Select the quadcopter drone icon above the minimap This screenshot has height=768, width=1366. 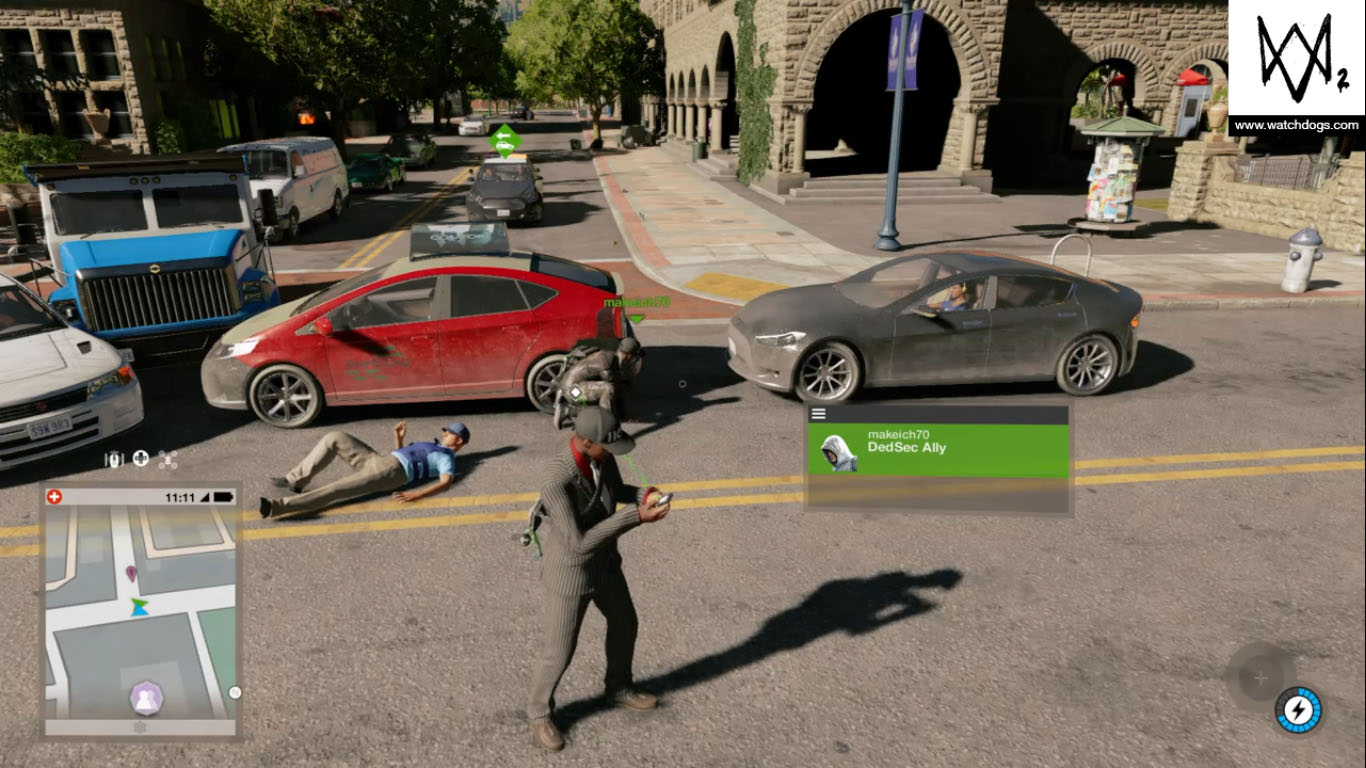click(167, 459)
